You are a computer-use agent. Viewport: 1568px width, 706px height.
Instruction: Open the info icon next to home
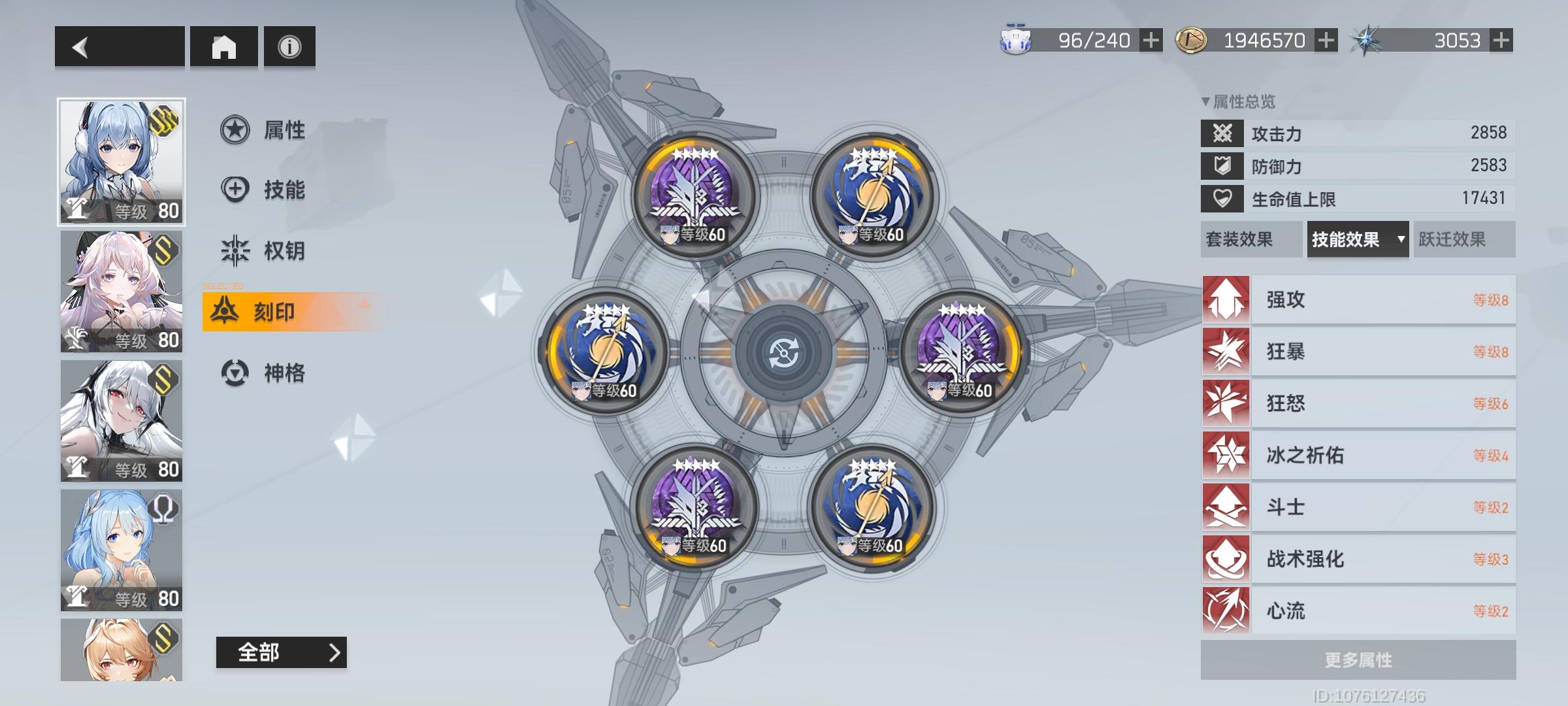click(x=289, y=48)
